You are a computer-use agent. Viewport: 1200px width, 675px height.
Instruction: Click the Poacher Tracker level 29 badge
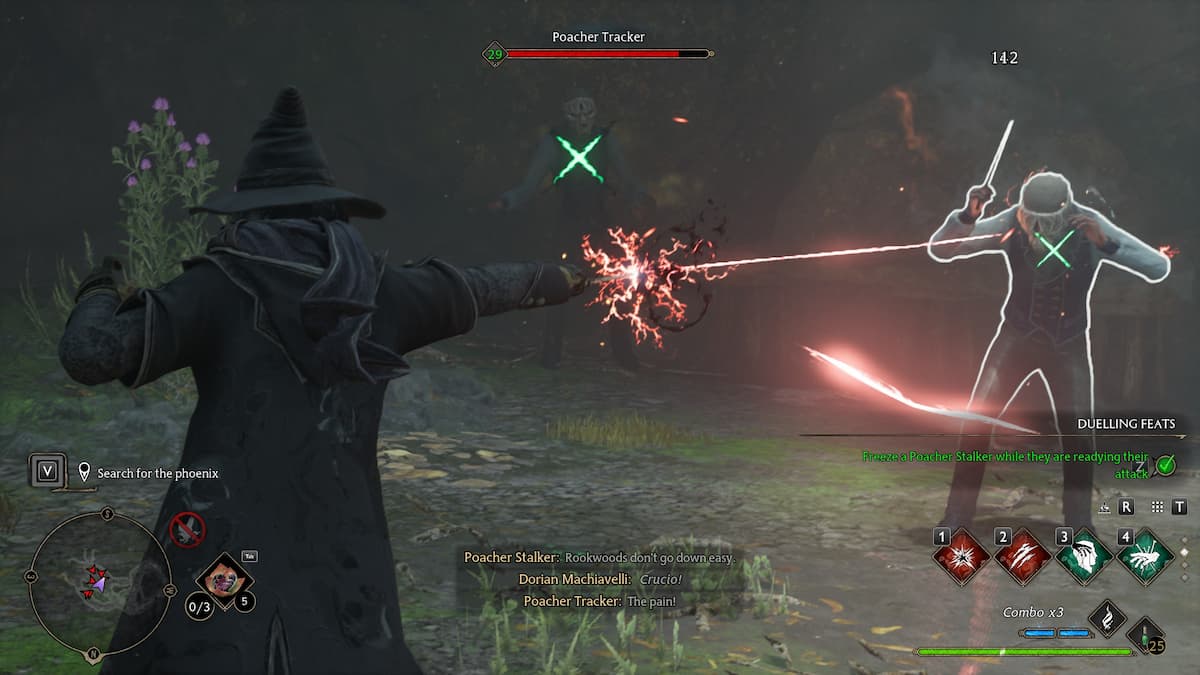pos(494,54)
